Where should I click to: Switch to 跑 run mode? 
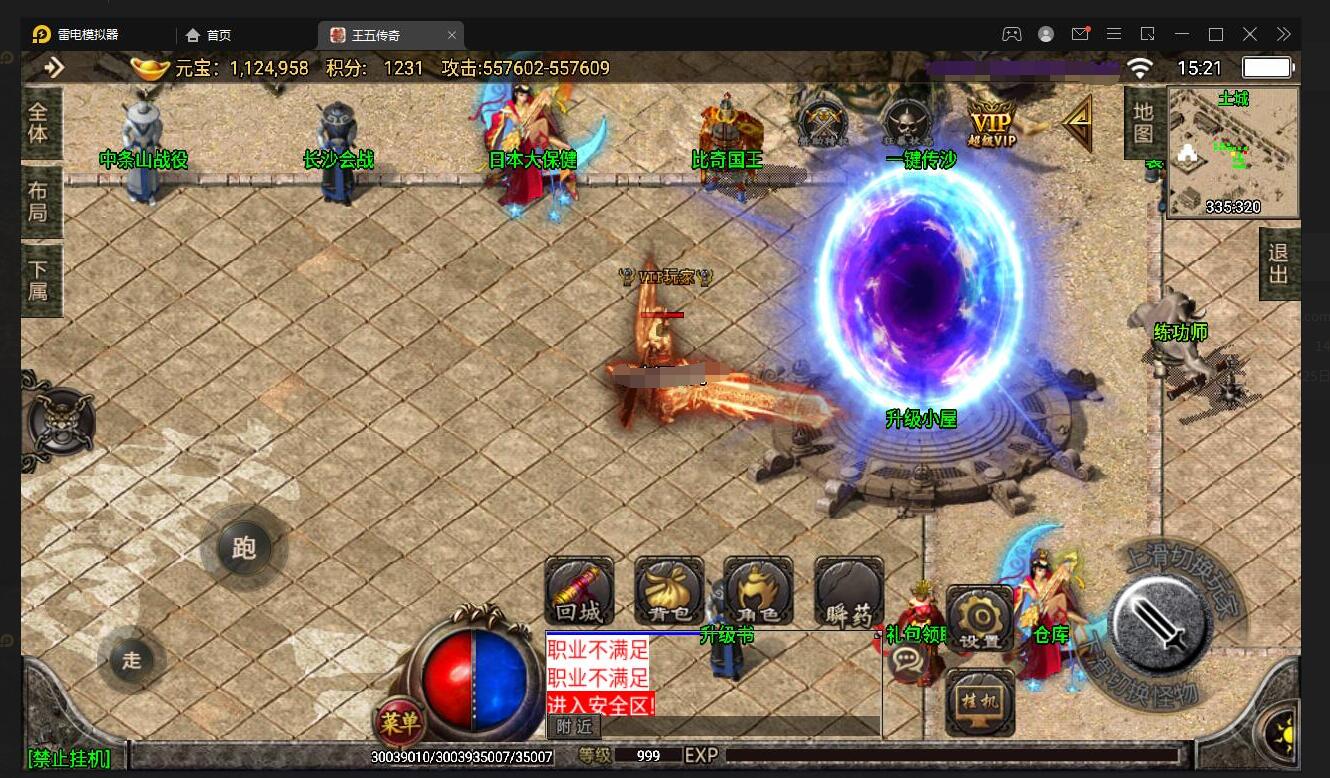(x=244, y=548)
